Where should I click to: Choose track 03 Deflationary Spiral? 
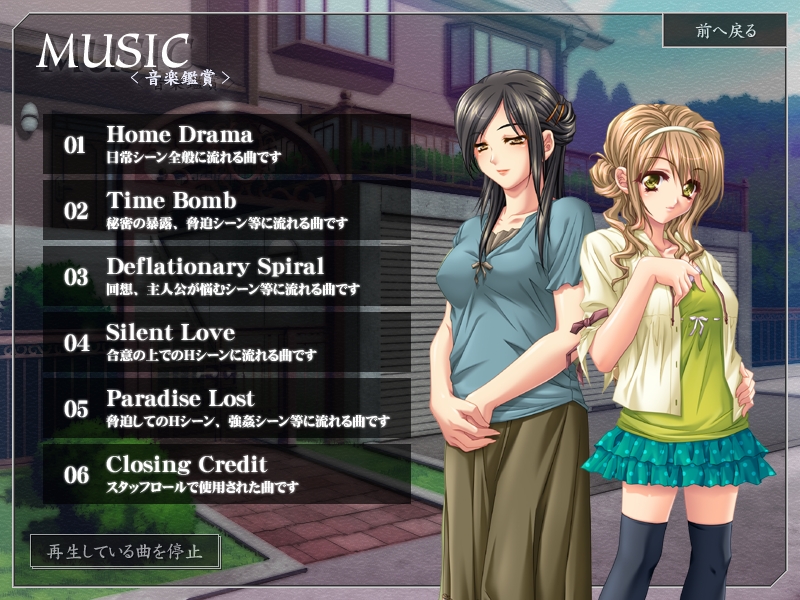point(227,276)
